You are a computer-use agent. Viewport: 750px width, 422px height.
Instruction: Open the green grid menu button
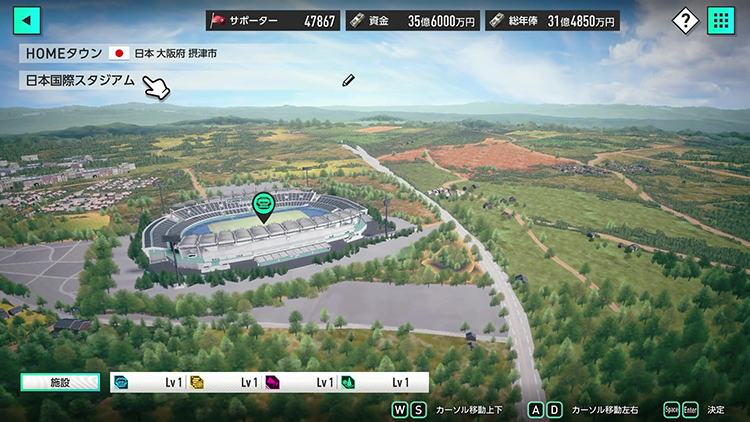721,20
